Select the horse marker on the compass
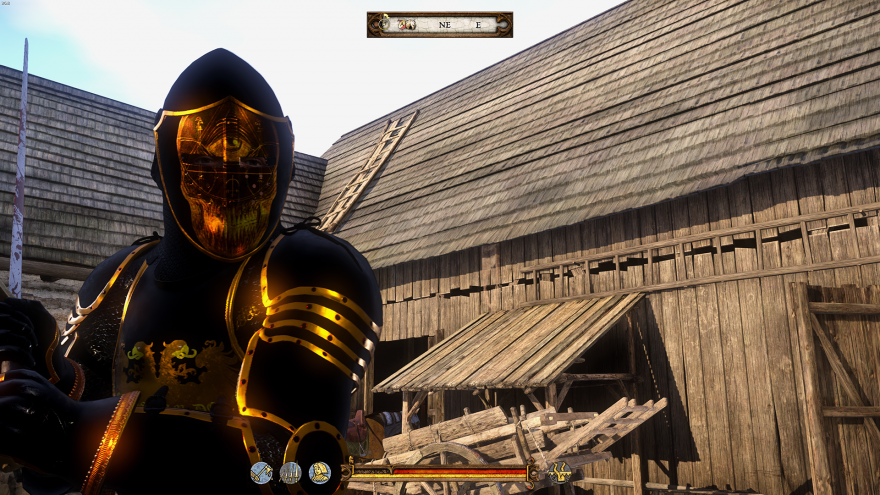Screen dimensions: 880x495 411,24
